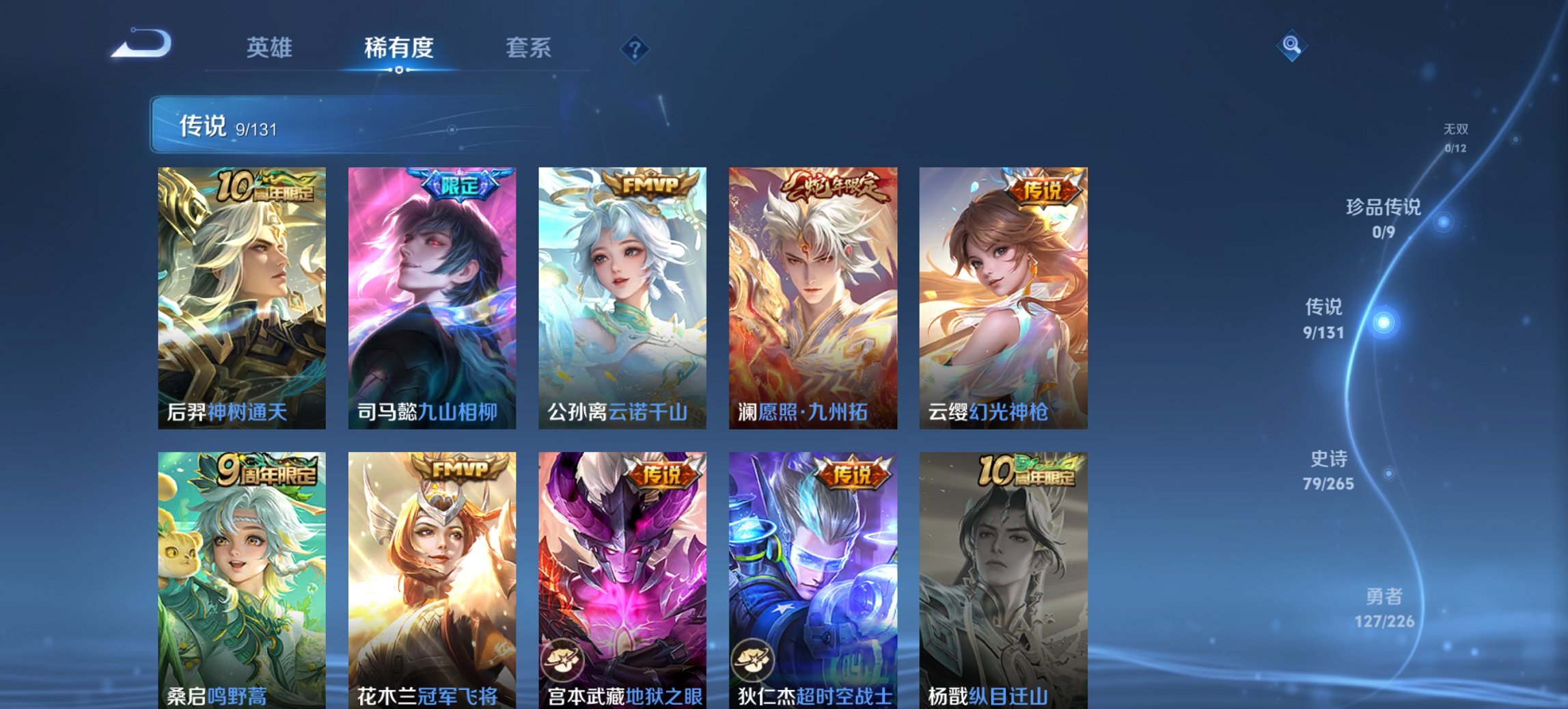Switch to the 英雄 tab
Viewport: 1568px width, 709px height.
point(271,48)
